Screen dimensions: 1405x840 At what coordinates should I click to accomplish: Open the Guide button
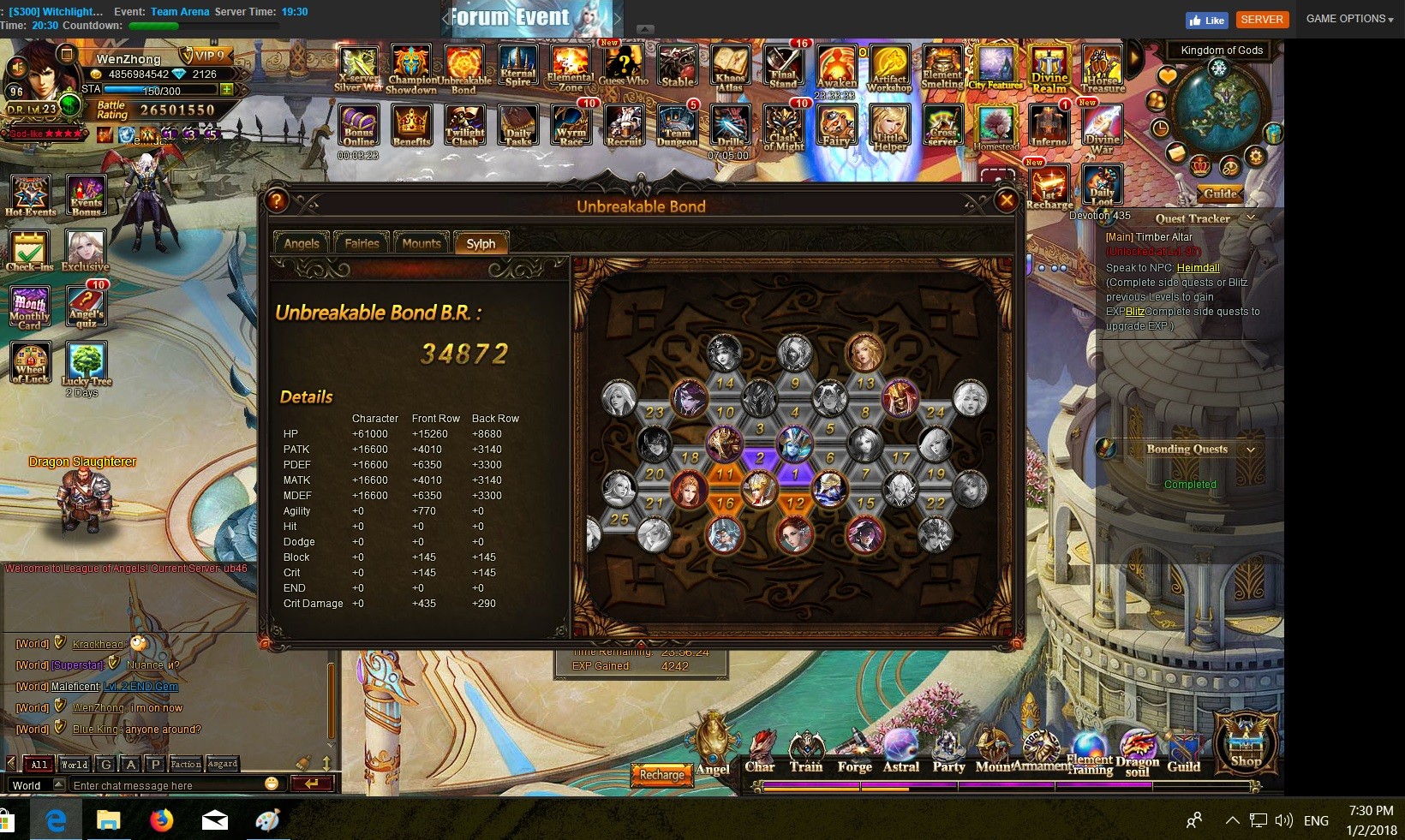[1220, 194]
